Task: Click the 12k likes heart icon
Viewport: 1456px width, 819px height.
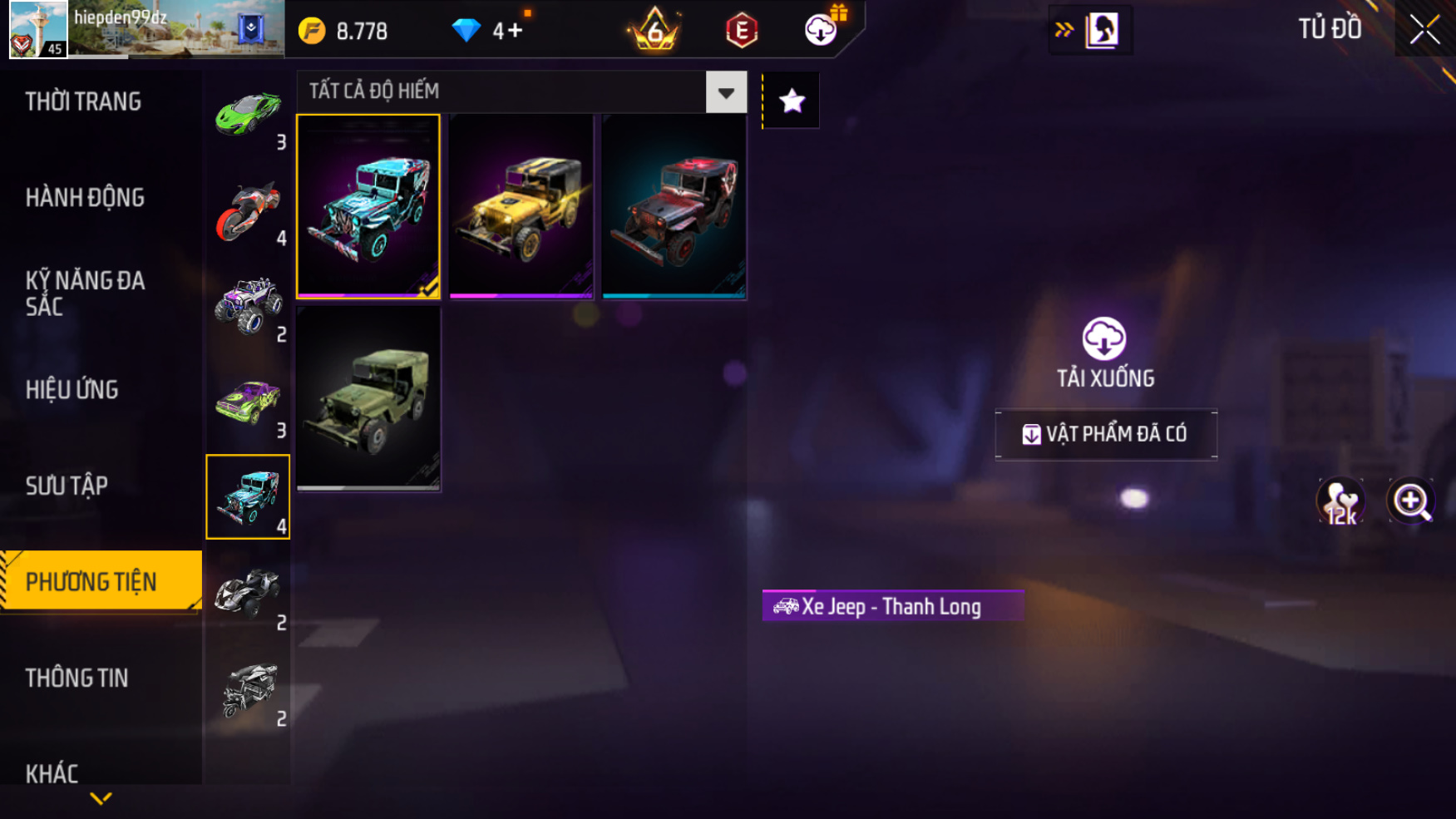Action: [x=1340, y=501]
